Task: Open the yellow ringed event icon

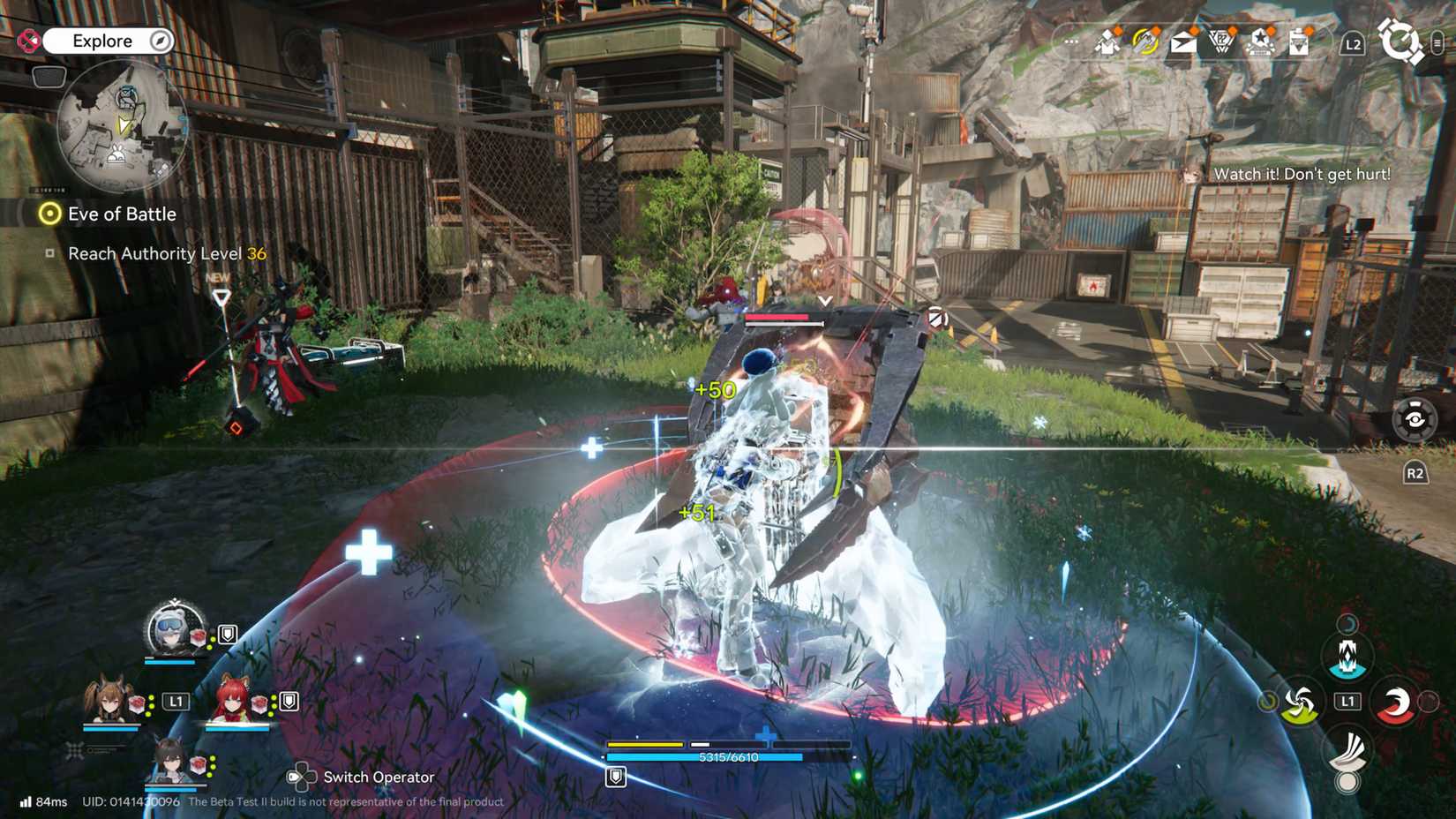Action: tap(1145, 41)
